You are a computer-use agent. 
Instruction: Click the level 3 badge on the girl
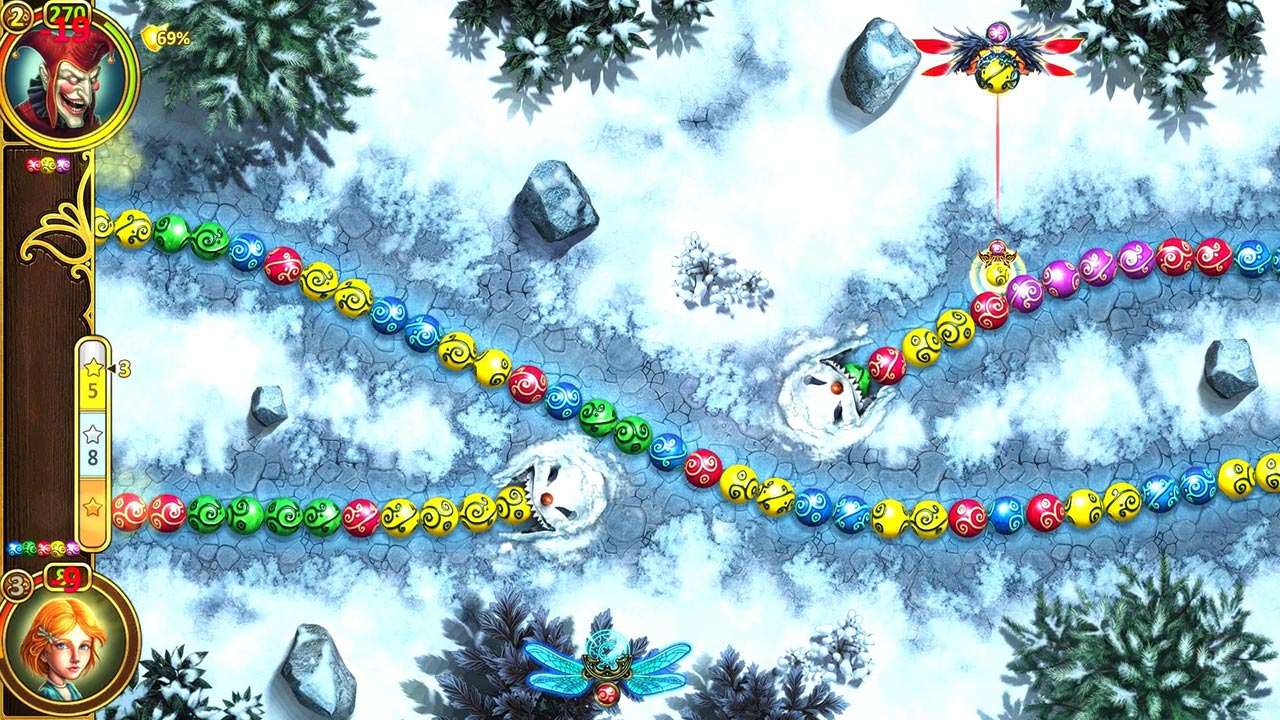pos(16,583)
